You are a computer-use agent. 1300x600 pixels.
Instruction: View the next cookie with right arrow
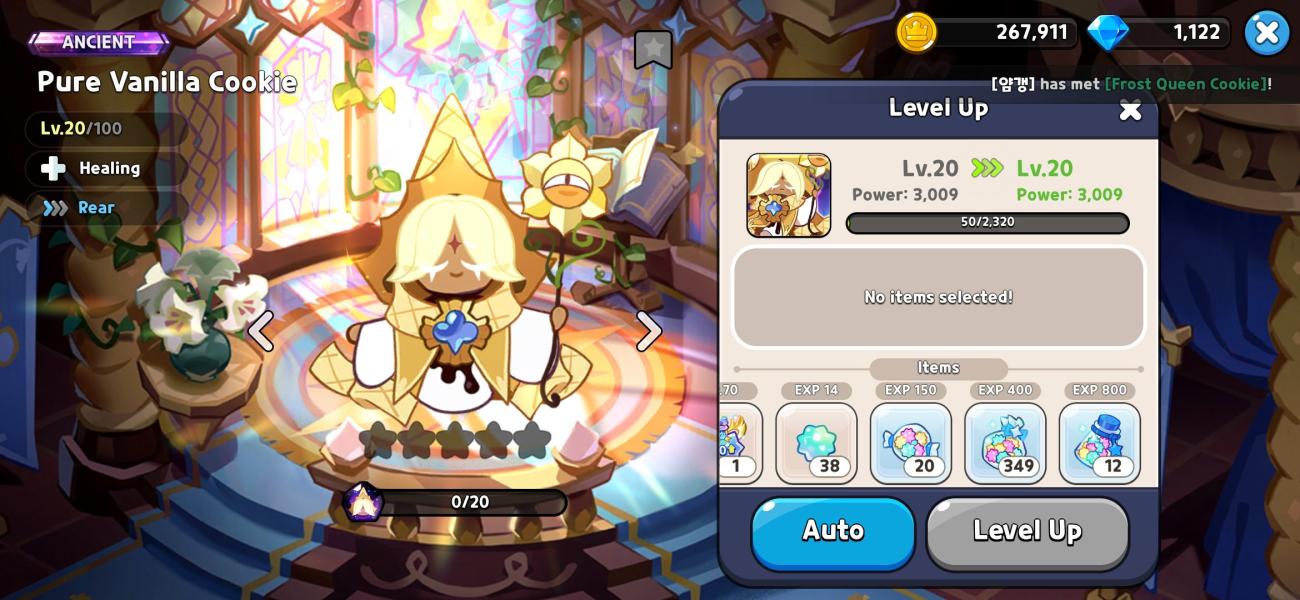pyautogui.click(x=649, y=331)
